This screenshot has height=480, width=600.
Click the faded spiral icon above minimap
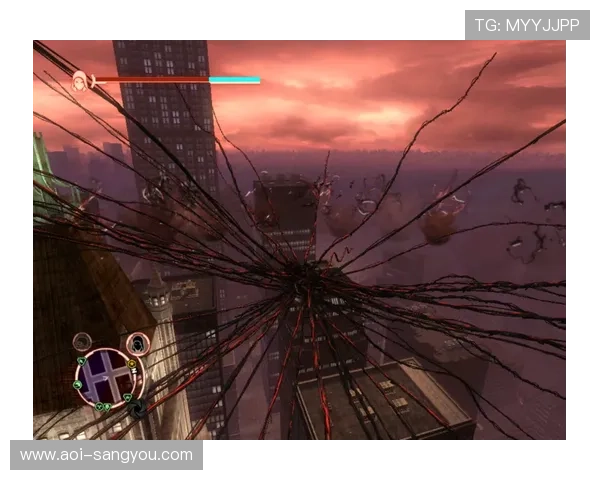pyautogui.click(x=83, y=343)
